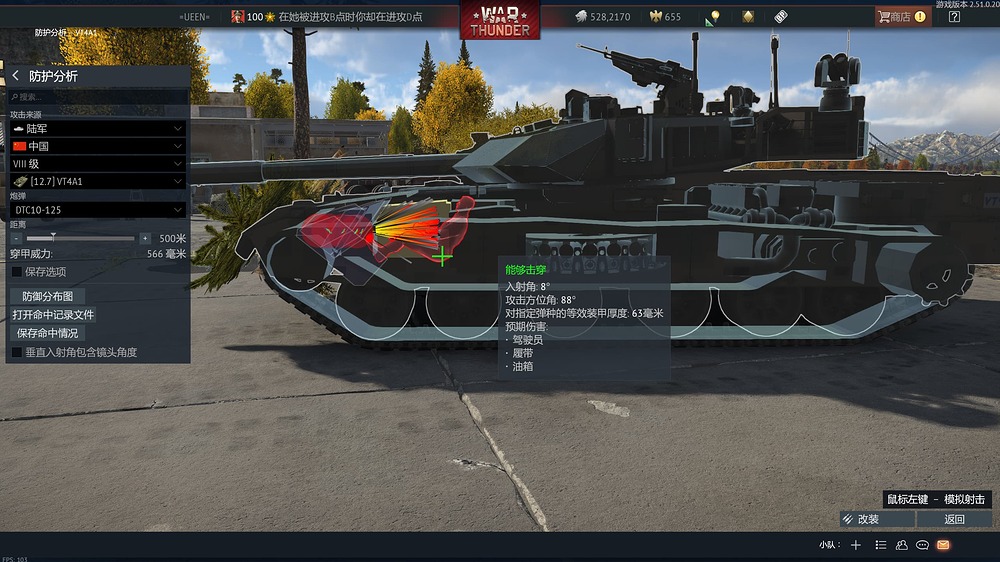Open the VT4A1 vehicle dropdown

[x=97, y=181]
